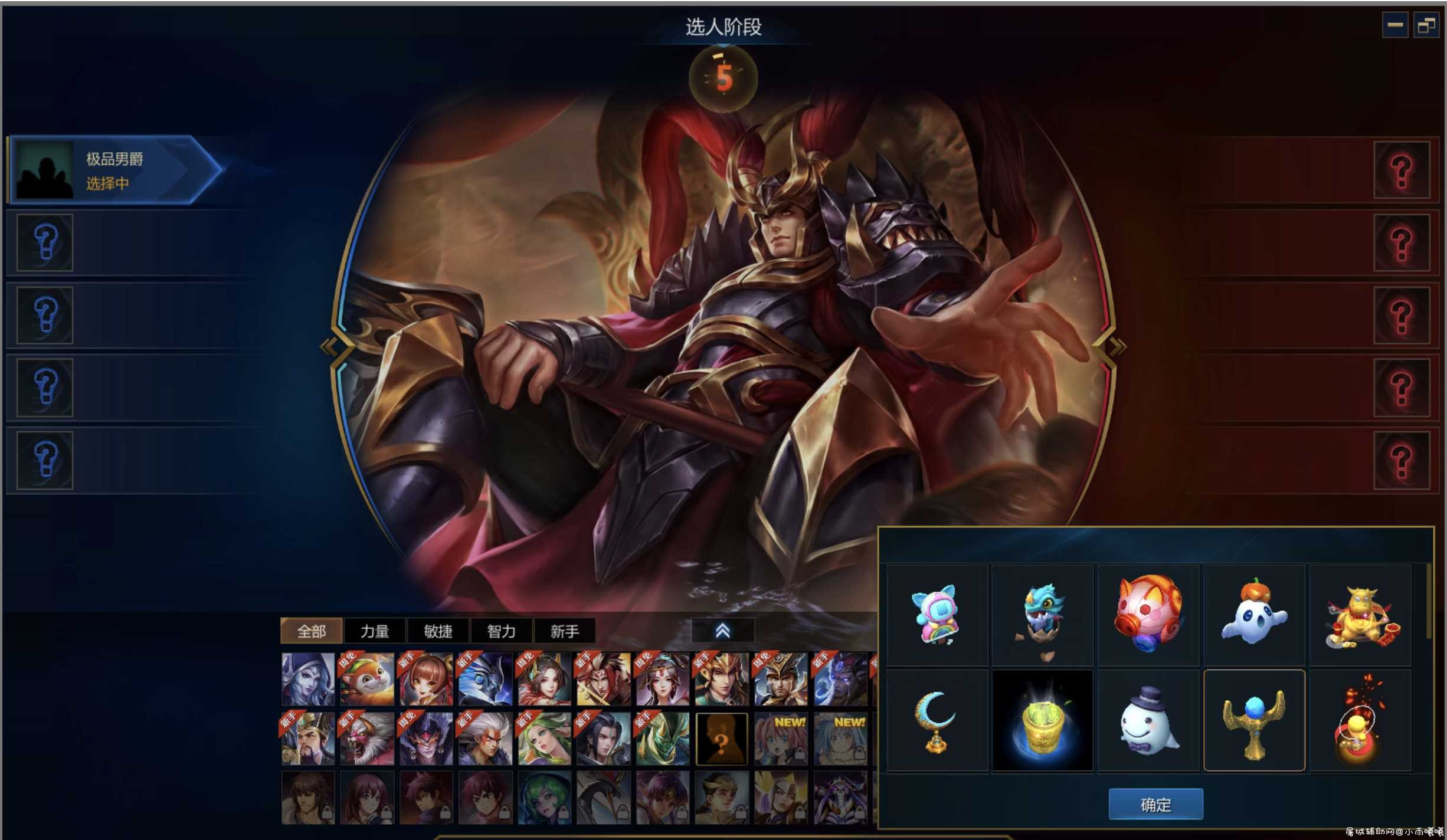Pick the crescent moon courier

coord(936,721)
